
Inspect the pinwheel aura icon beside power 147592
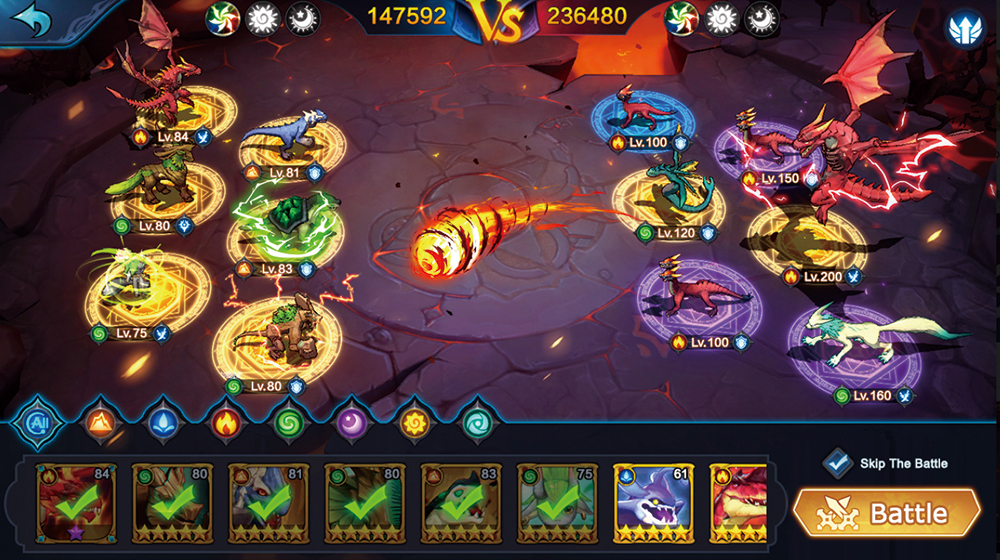[222, 17]
